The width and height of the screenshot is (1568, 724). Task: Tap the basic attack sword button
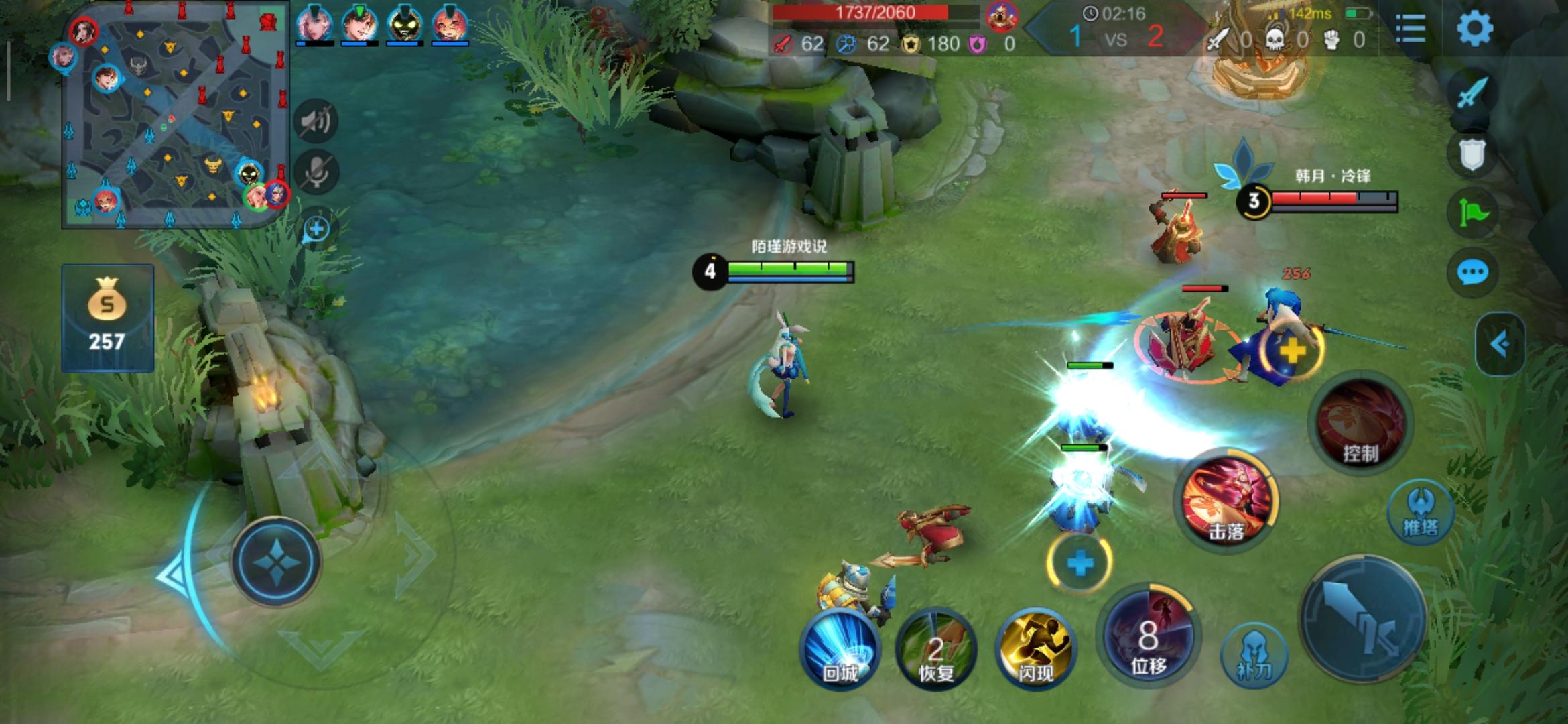pos(1364,618)
